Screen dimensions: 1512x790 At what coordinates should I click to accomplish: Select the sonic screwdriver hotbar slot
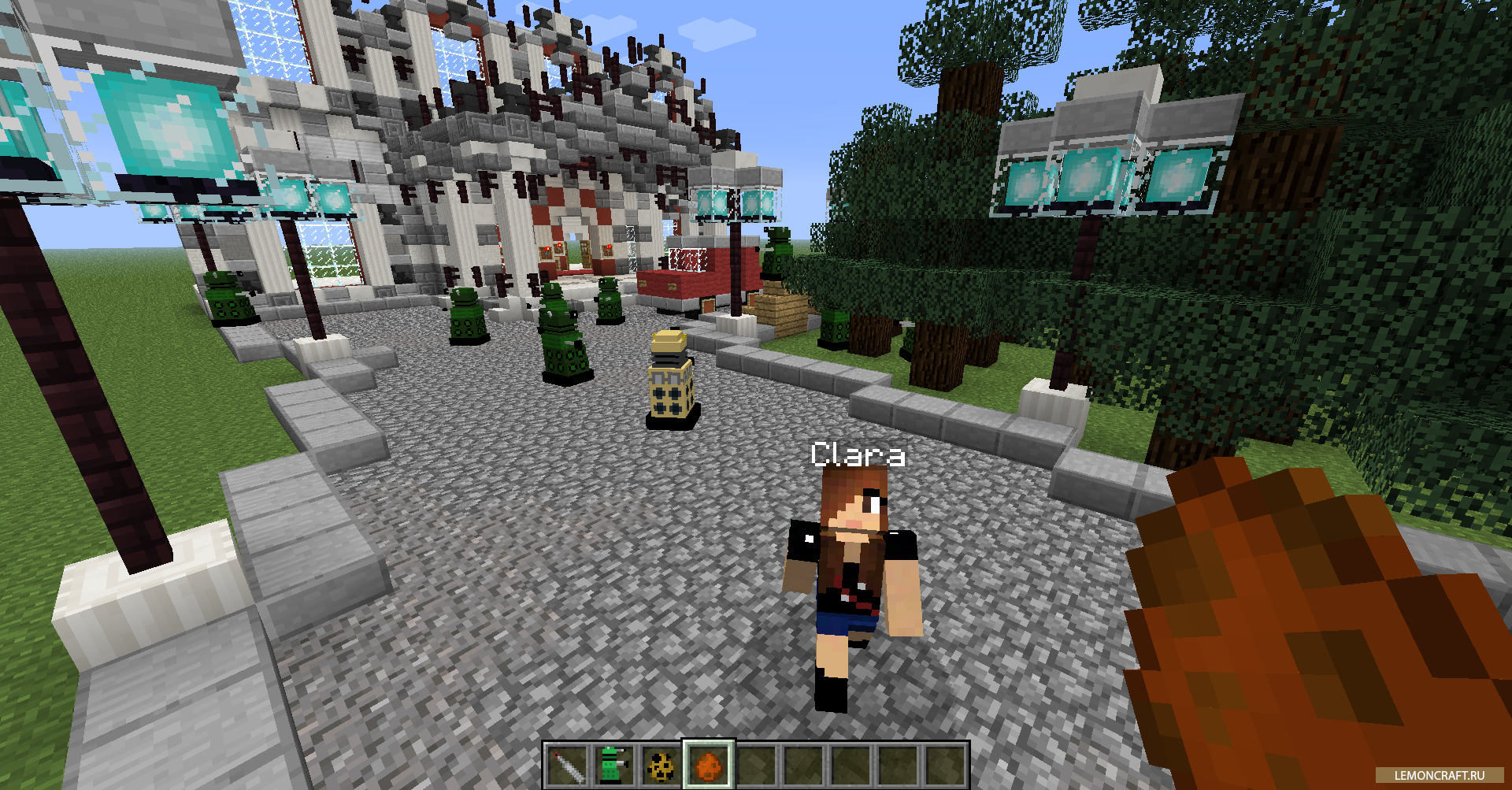pos(566,765)
